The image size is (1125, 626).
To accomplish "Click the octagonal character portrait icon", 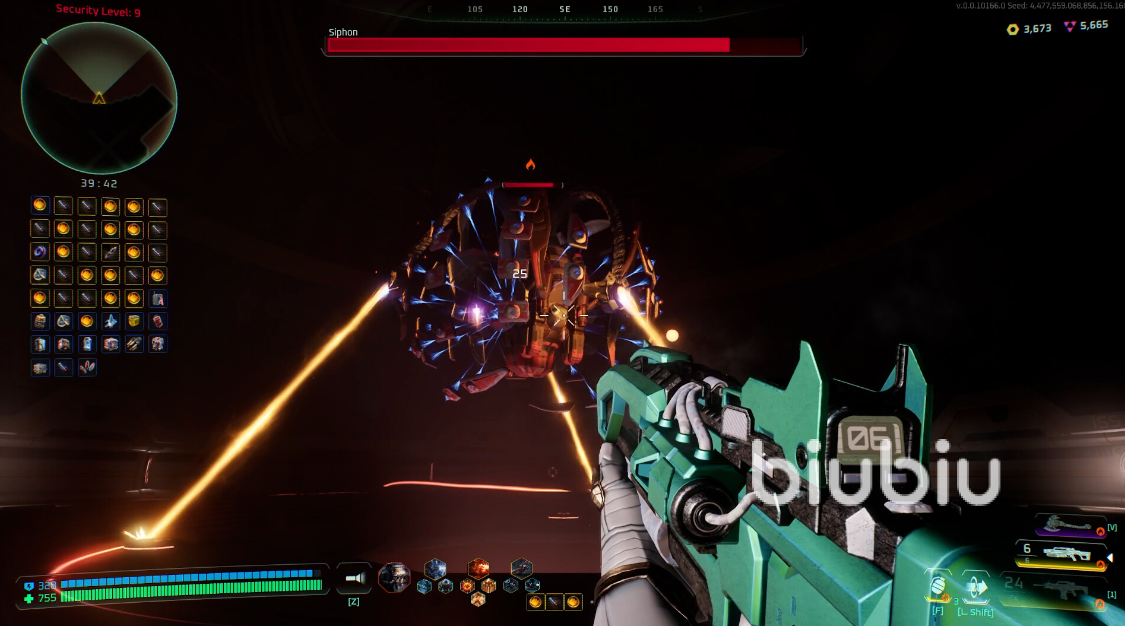I will click(394, 577).
